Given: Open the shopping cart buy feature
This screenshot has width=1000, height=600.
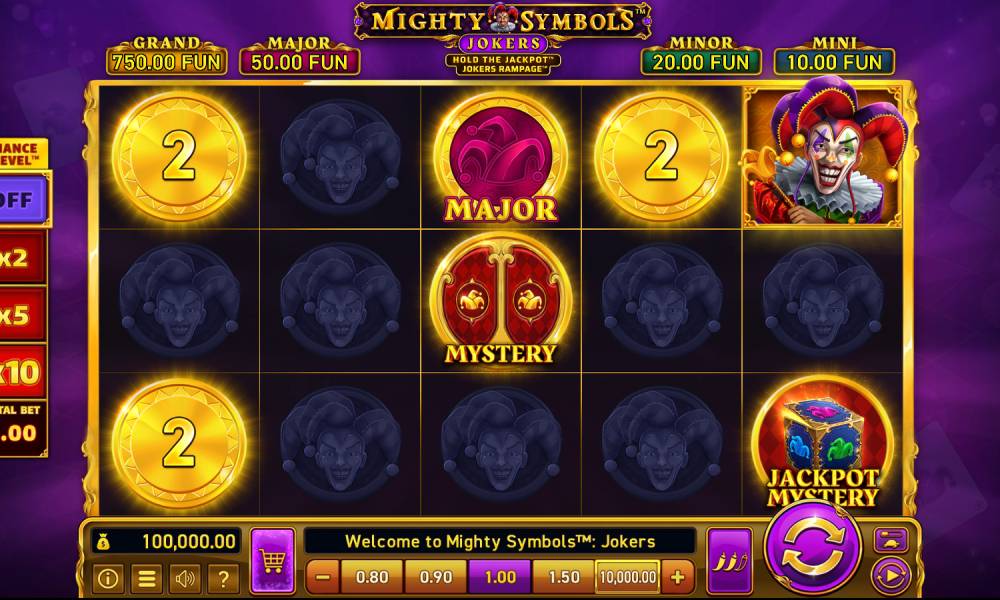Looking at the screenshot, I should click(x=272, y=561).
